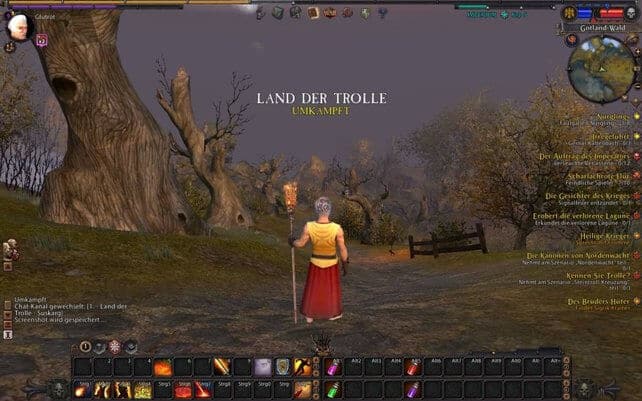Screen dimensions: 642x401
Task: Click the skull button left of the lower hotbar
Action: click(x=60, y=388)
